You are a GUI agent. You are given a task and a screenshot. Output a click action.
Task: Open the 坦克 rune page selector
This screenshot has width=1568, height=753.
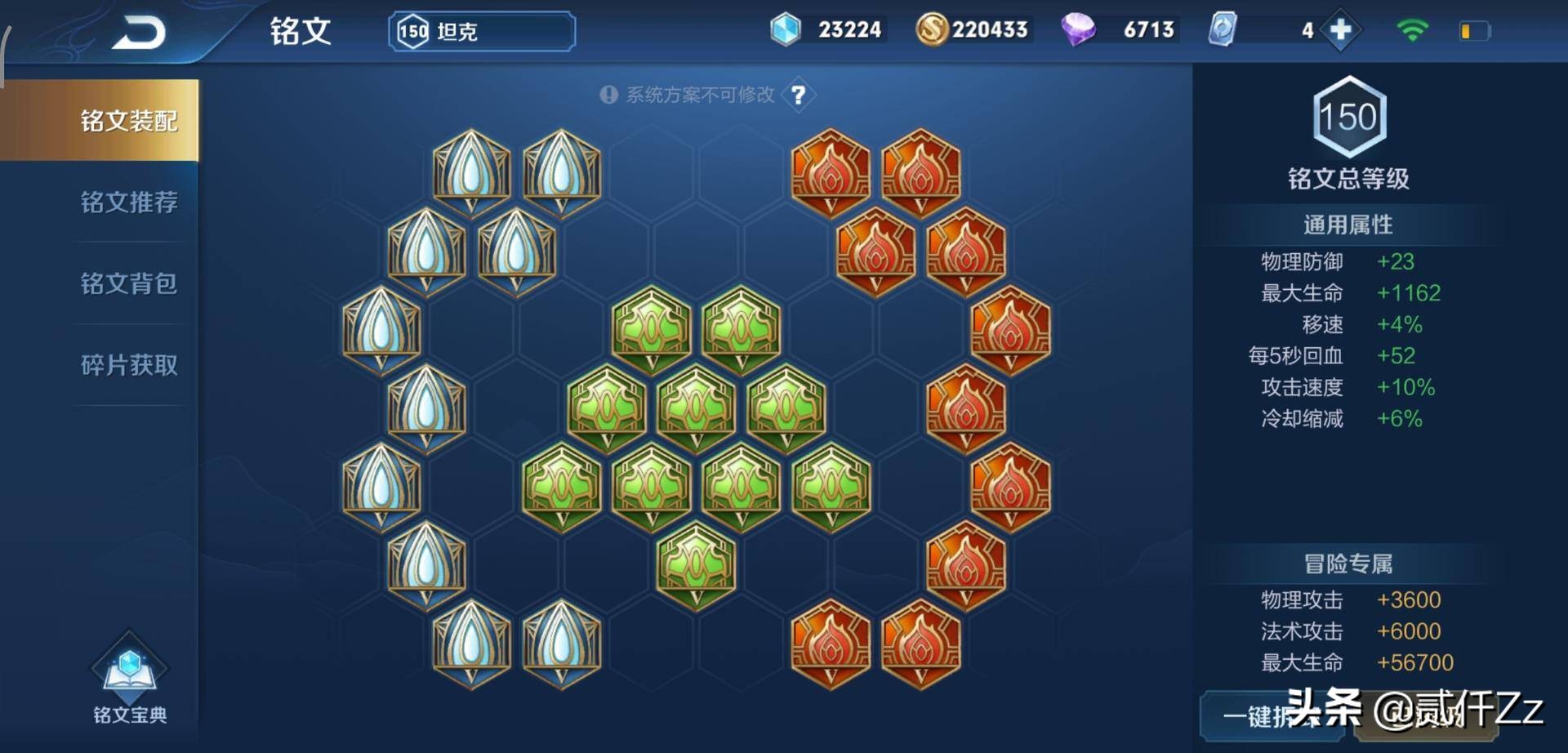pyautogui.click(x=480, y=30)
